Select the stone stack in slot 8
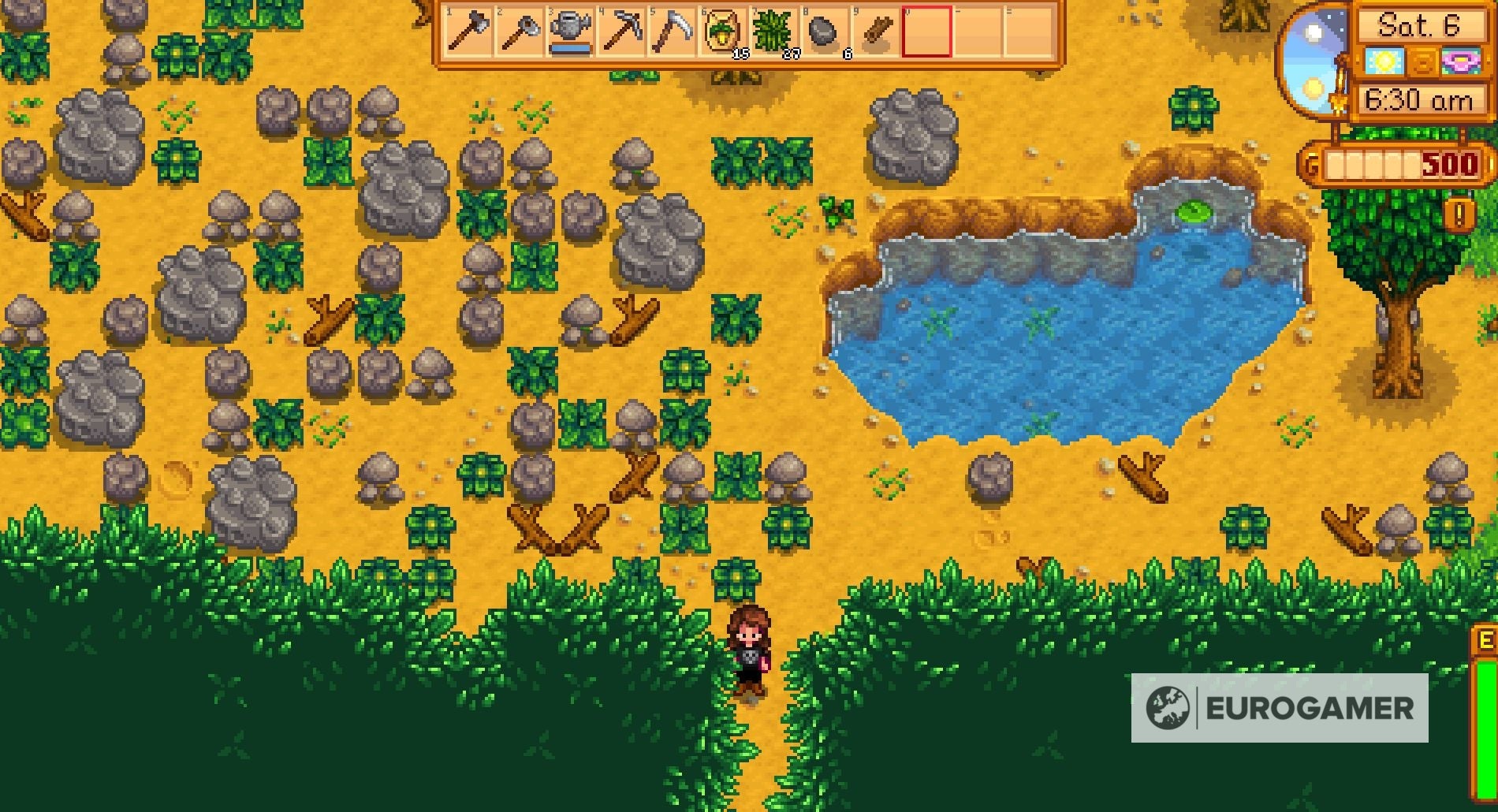 click(x=825, y=32)
